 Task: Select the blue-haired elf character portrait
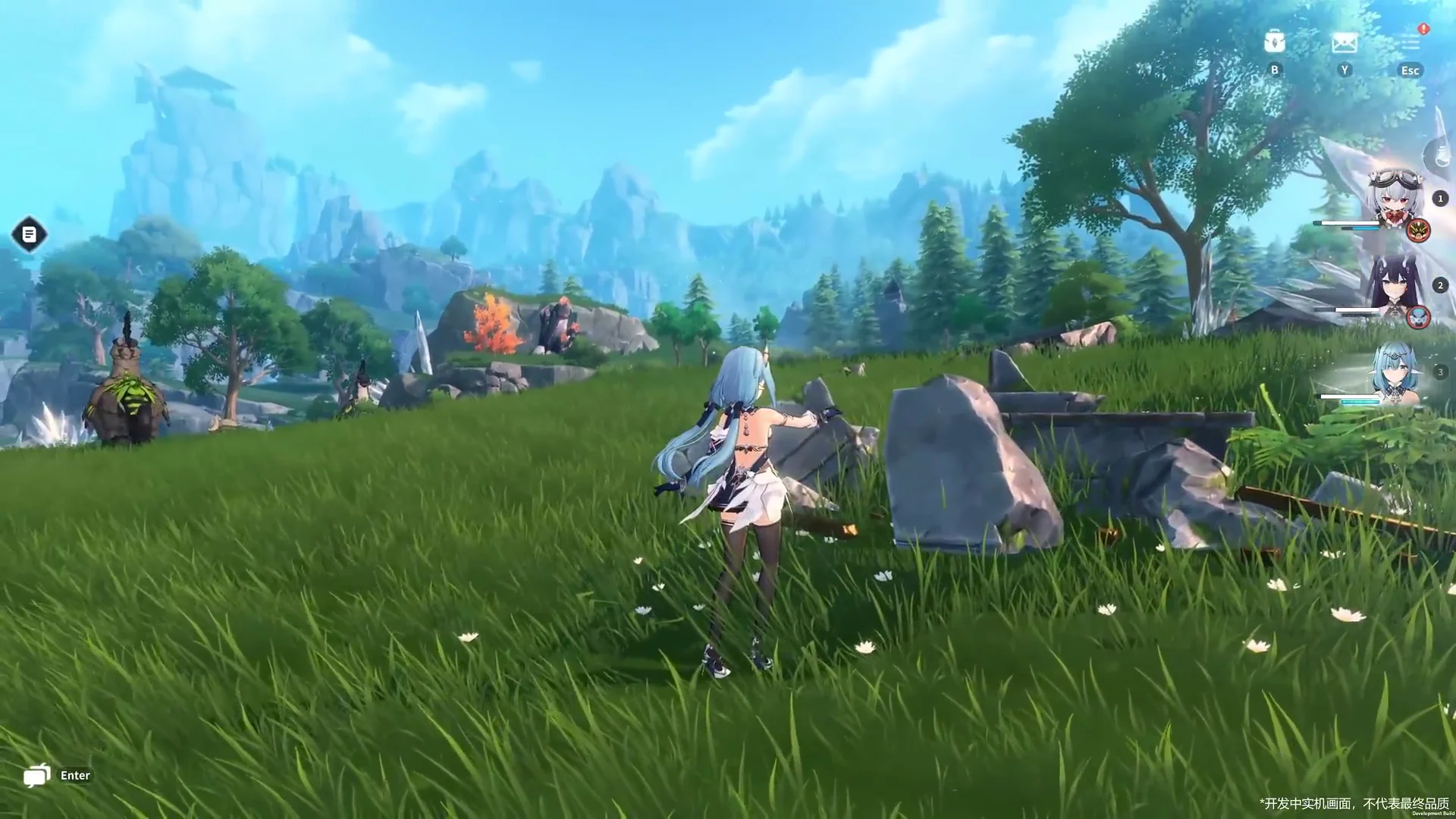[x=1394, y=372]
